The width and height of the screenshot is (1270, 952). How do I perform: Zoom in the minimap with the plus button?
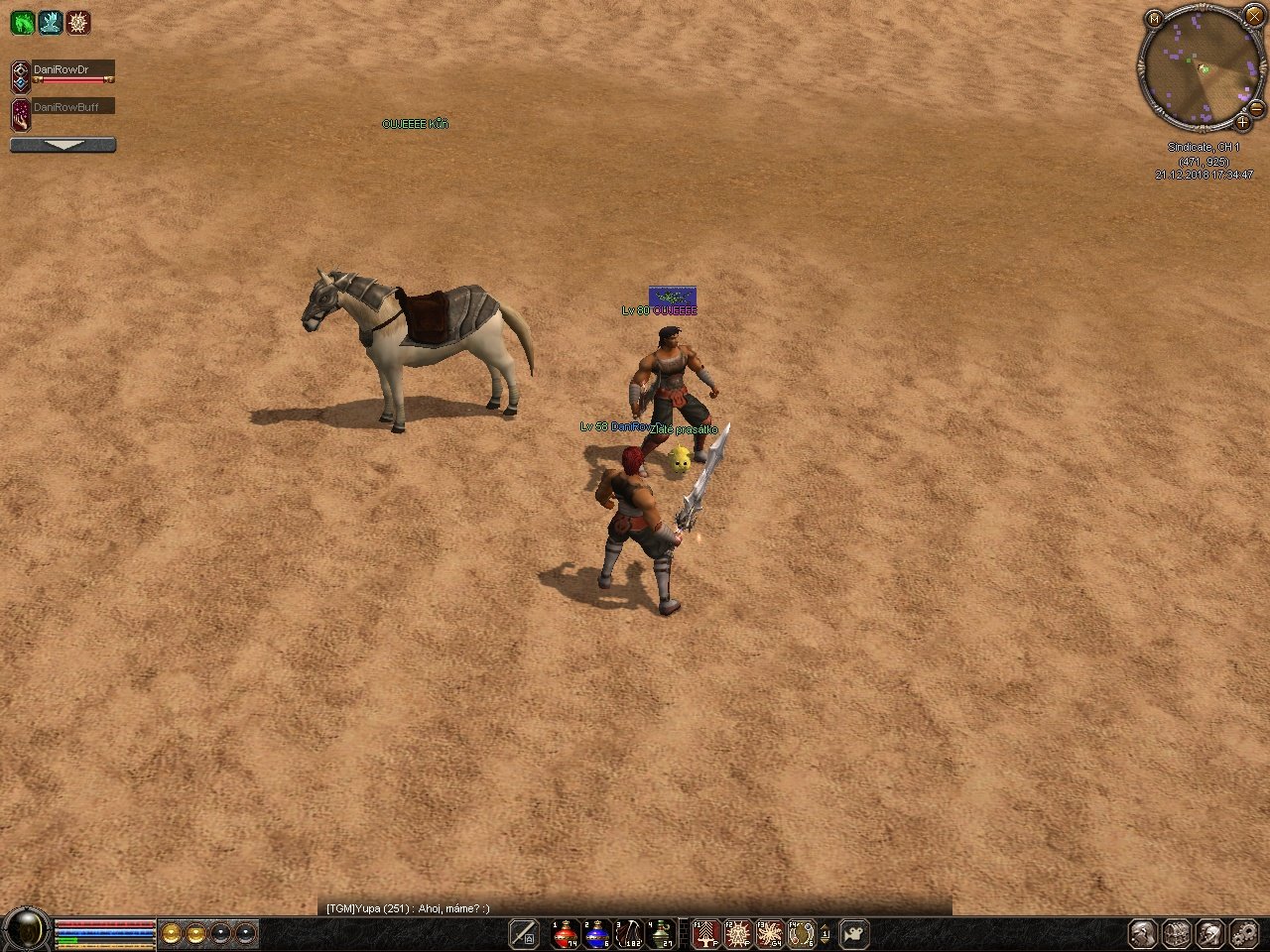(x=1241, y=123)
